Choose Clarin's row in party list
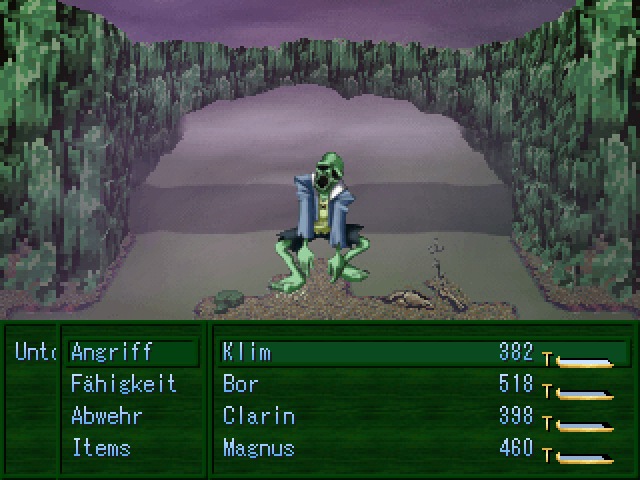The width and height of the screenshot is (640, 480). (258, 416)
